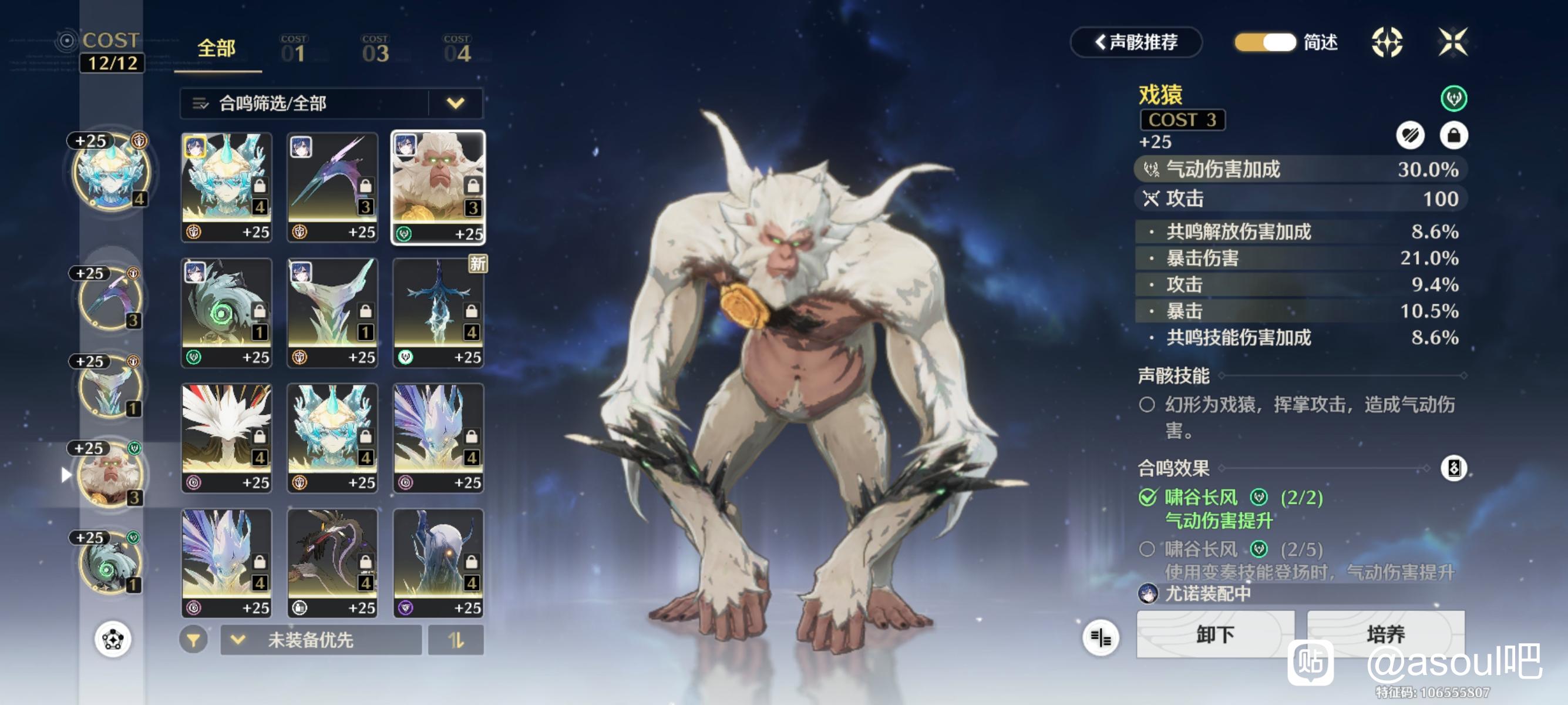Open 培养 to upgrade the echo
This screenshot has width=1568, height=705.
pyautogui.click(x=1385, y=635)
